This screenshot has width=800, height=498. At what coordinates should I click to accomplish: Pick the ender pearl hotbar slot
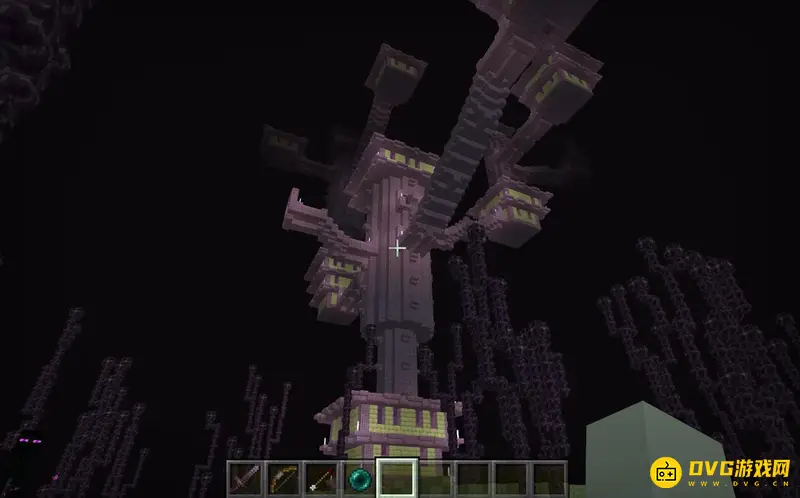click(359, 478)
